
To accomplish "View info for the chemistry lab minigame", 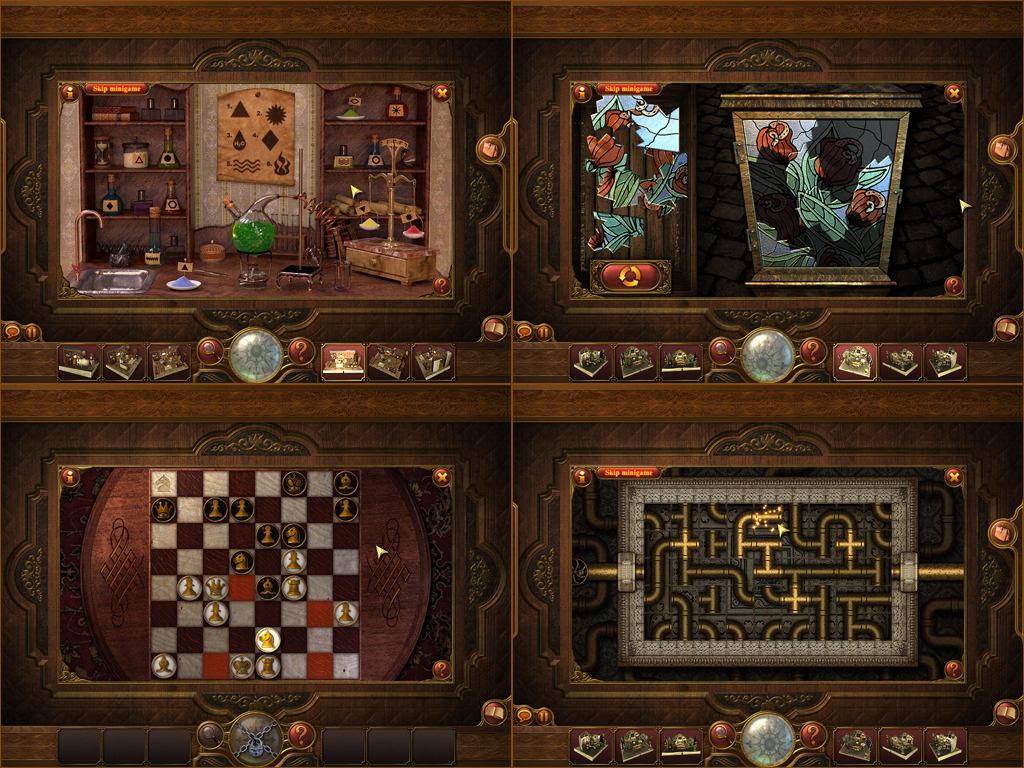I will [70, 93].
